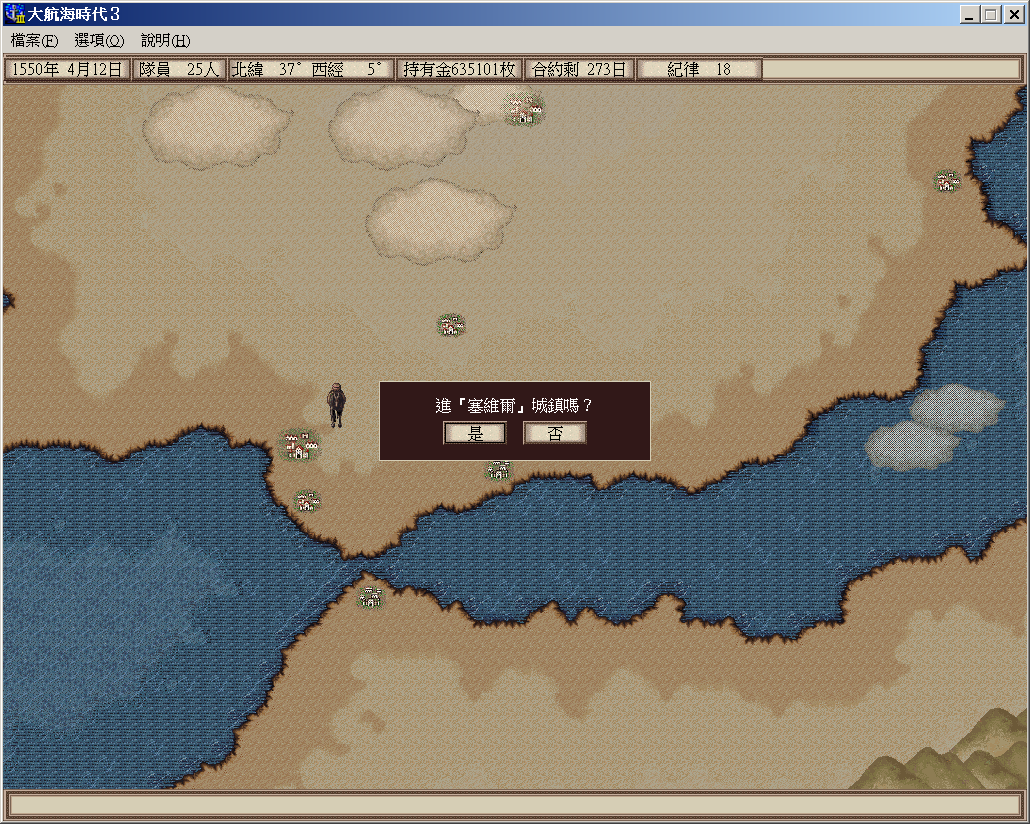Close the game window
The image size is (1030, 824).
click(1012, 15)
